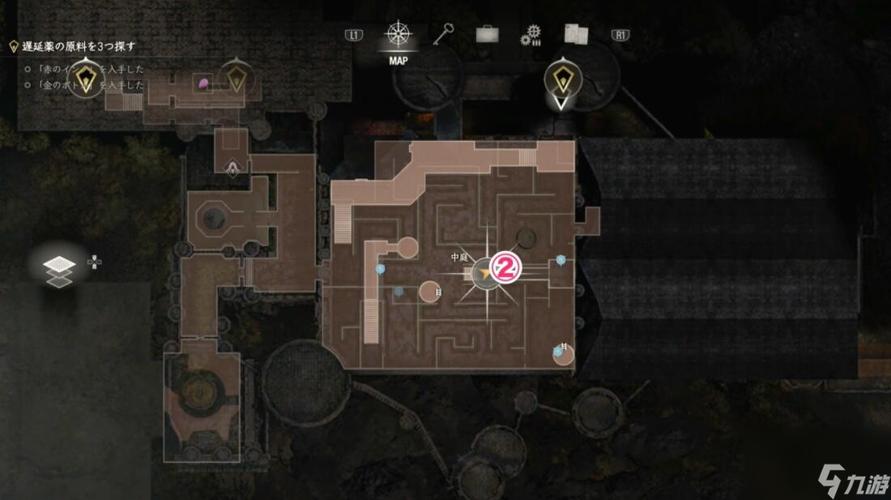Select the MAP compass tab
Screen dimensions: 891x500
click(399, 36)
